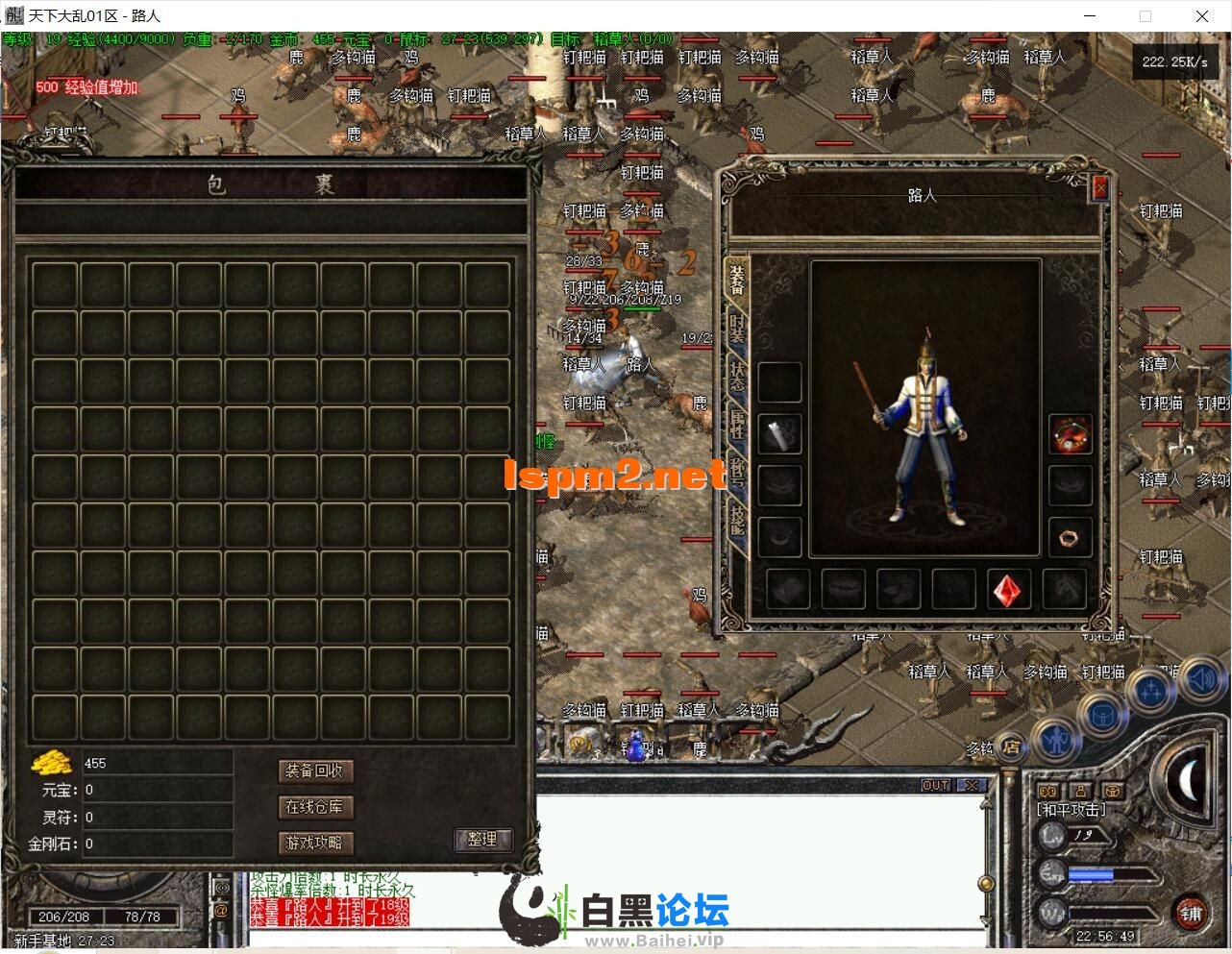Screen dimensions: 1232x954
Task: Toggle sound with the speaker icon
Action: pos(1201,679)
